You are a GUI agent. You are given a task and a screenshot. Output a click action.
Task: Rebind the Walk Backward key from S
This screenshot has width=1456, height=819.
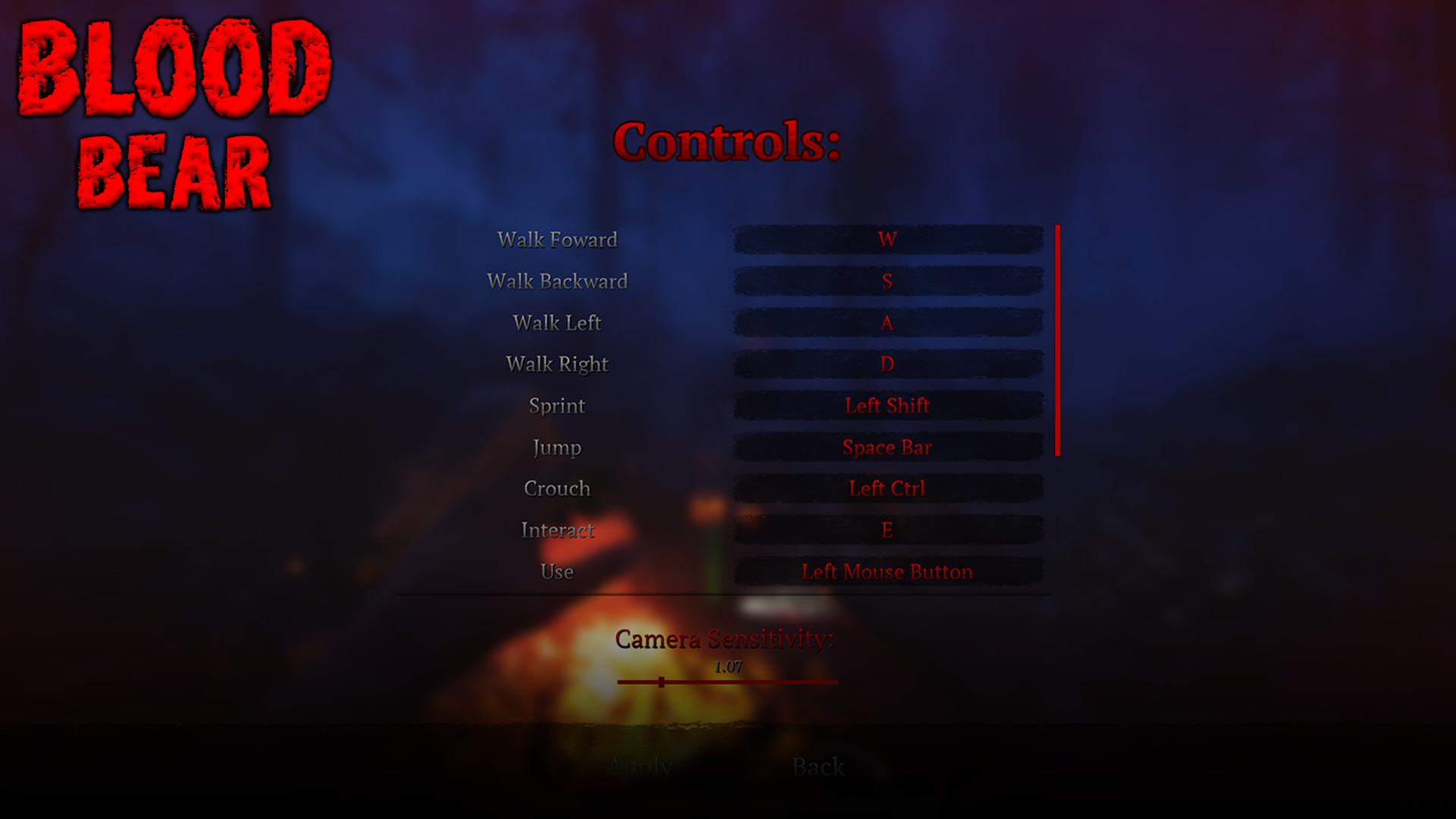click(887, 281)
